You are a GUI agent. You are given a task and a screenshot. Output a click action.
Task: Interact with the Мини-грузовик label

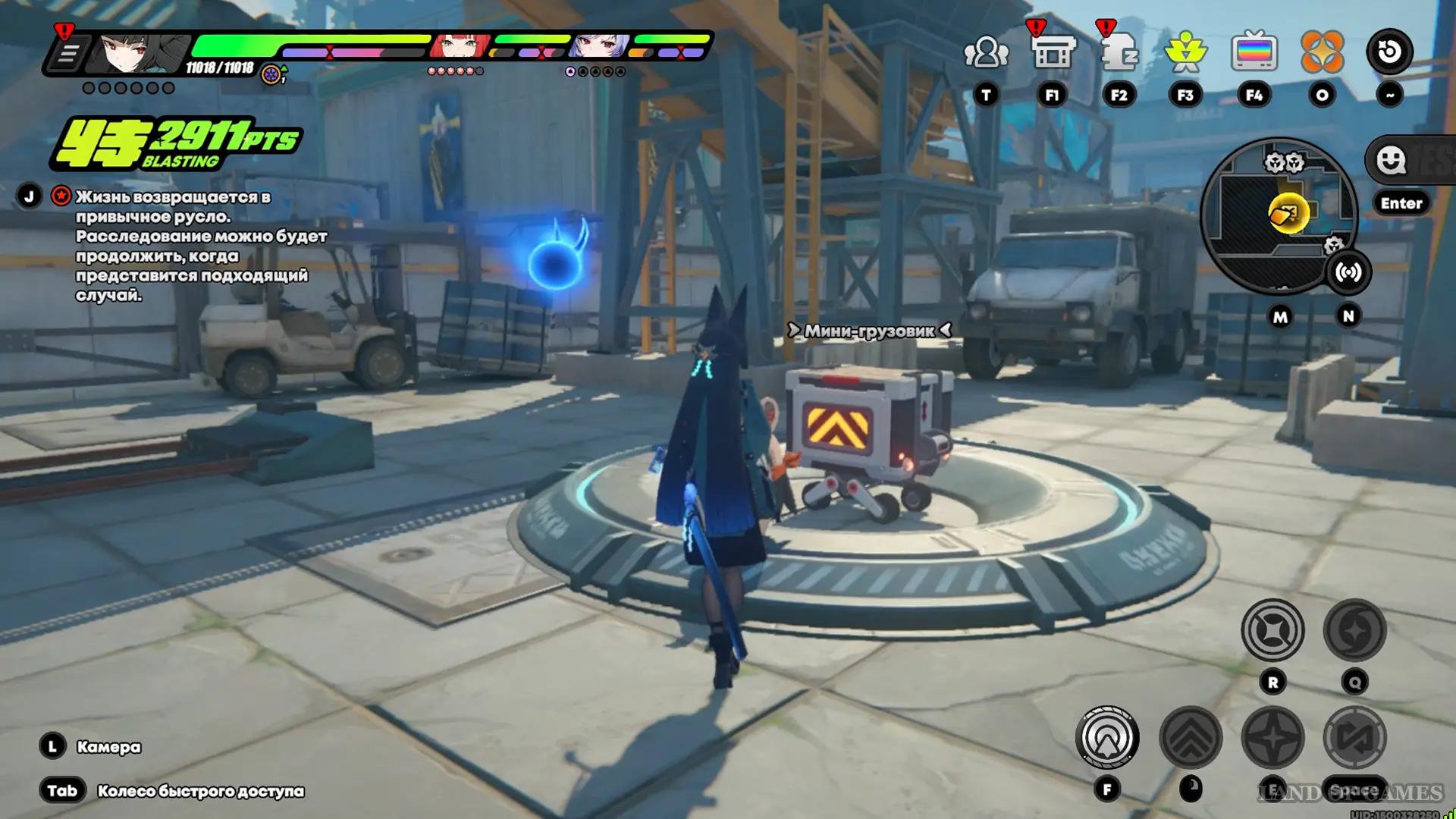click(x=869, y=331)
